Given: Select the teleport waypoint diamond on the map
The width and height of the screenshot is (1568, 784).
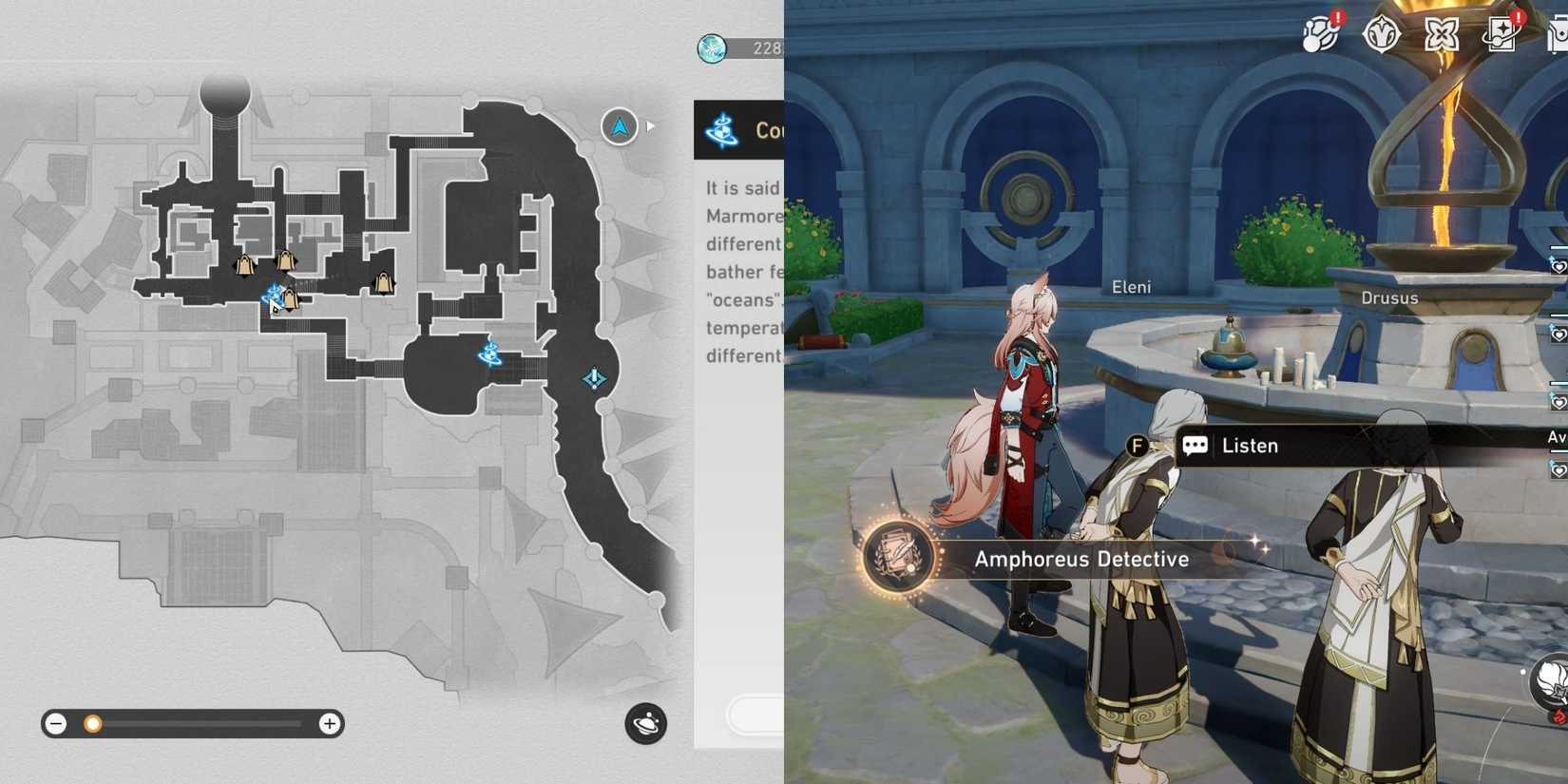Looking at the screenshot, I should point(592,378).
